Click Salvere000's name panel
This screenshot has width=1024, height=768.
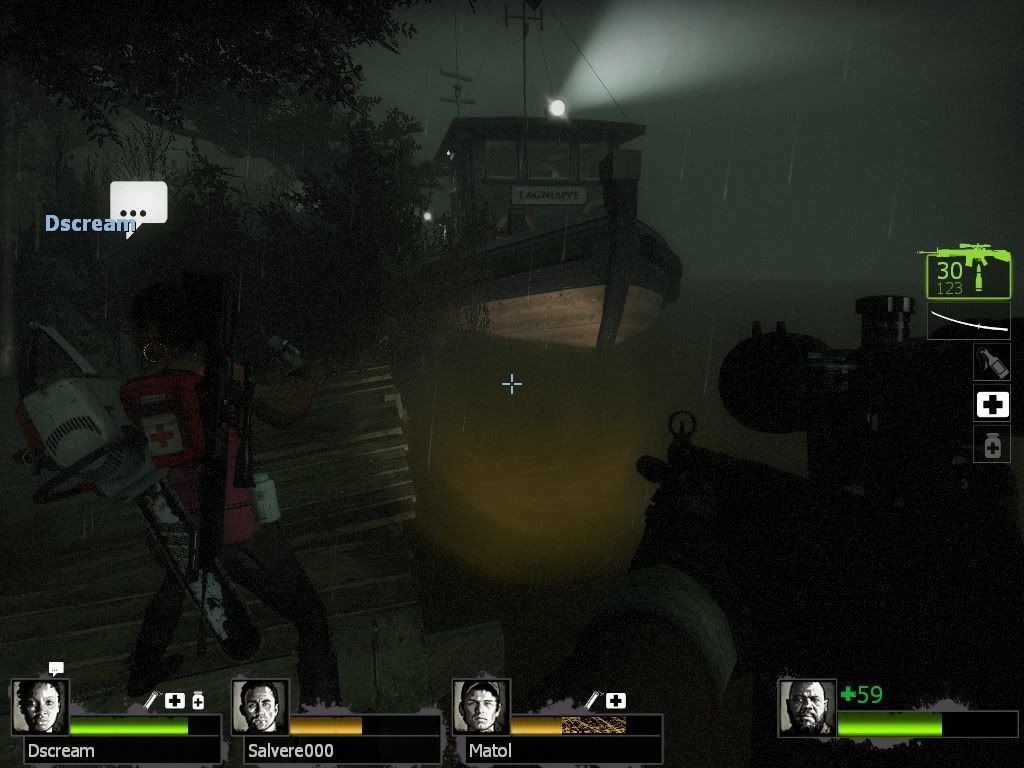point(342,750)
